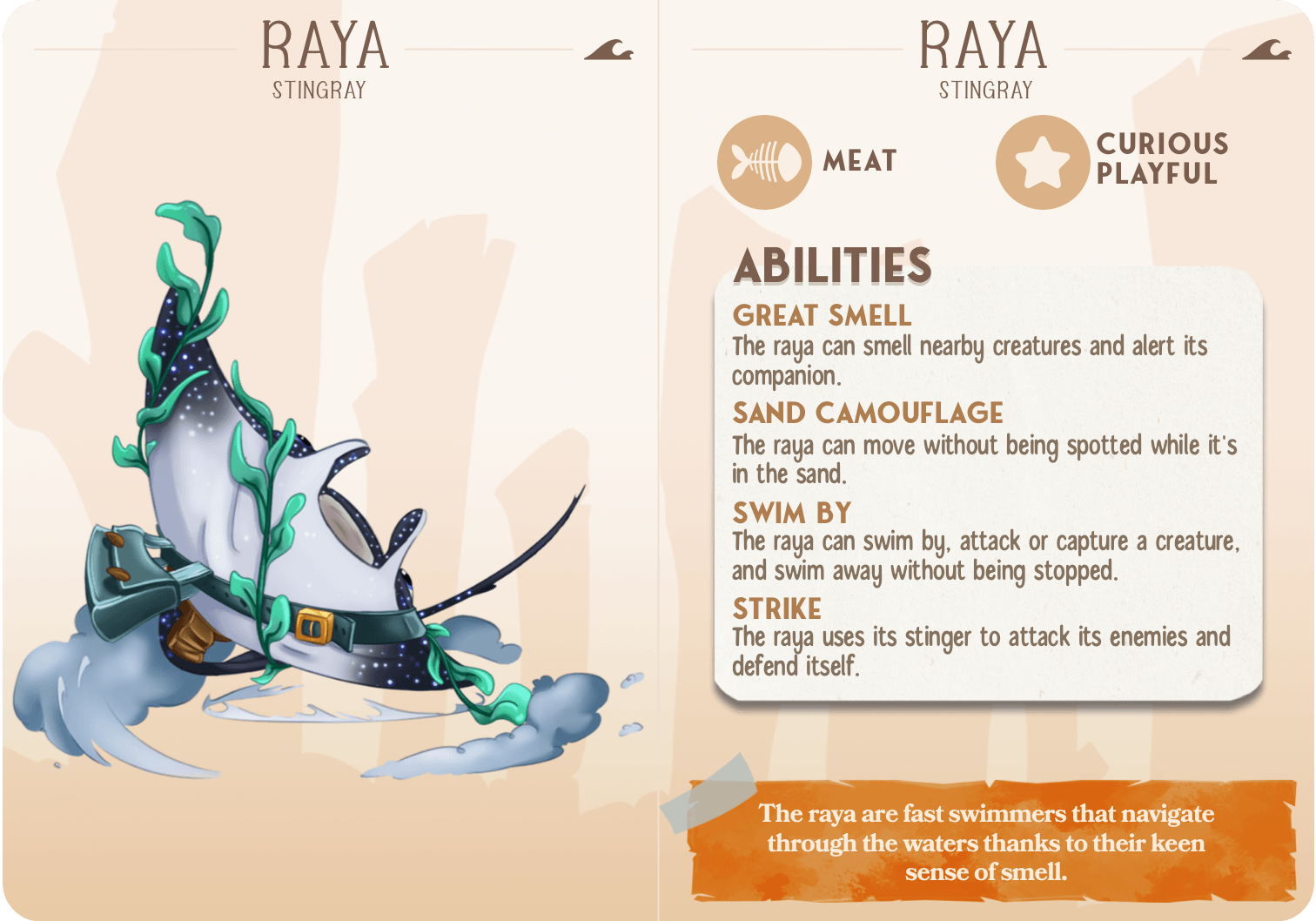This screenshot has width=1316, height=921.
Task: Click the wave icon on the abilities card
Action: click(x=1266, y=50)
